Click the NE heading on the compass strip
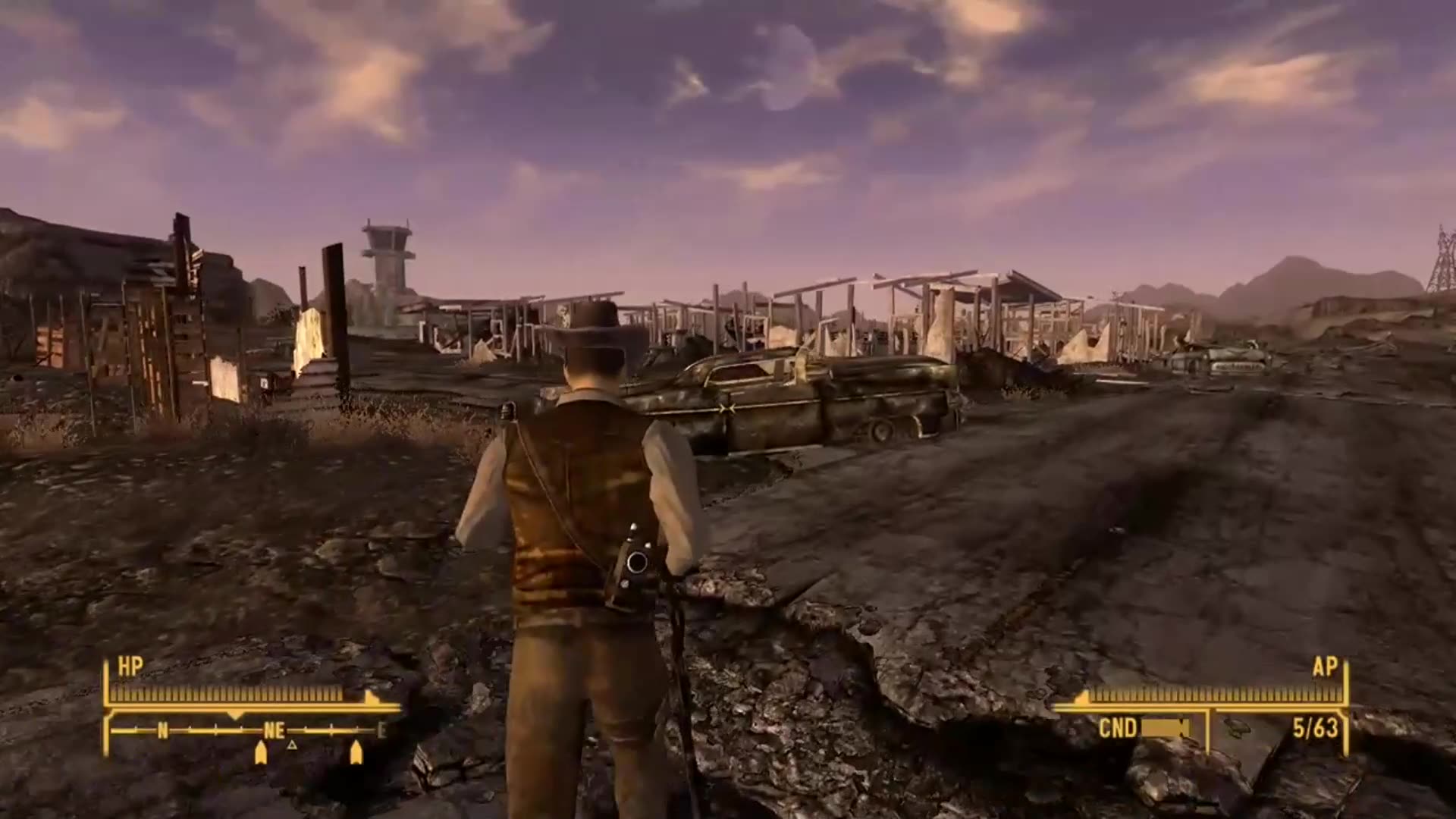The height and width of the screenshot is (819, 1456). click(x=275, y=730)
